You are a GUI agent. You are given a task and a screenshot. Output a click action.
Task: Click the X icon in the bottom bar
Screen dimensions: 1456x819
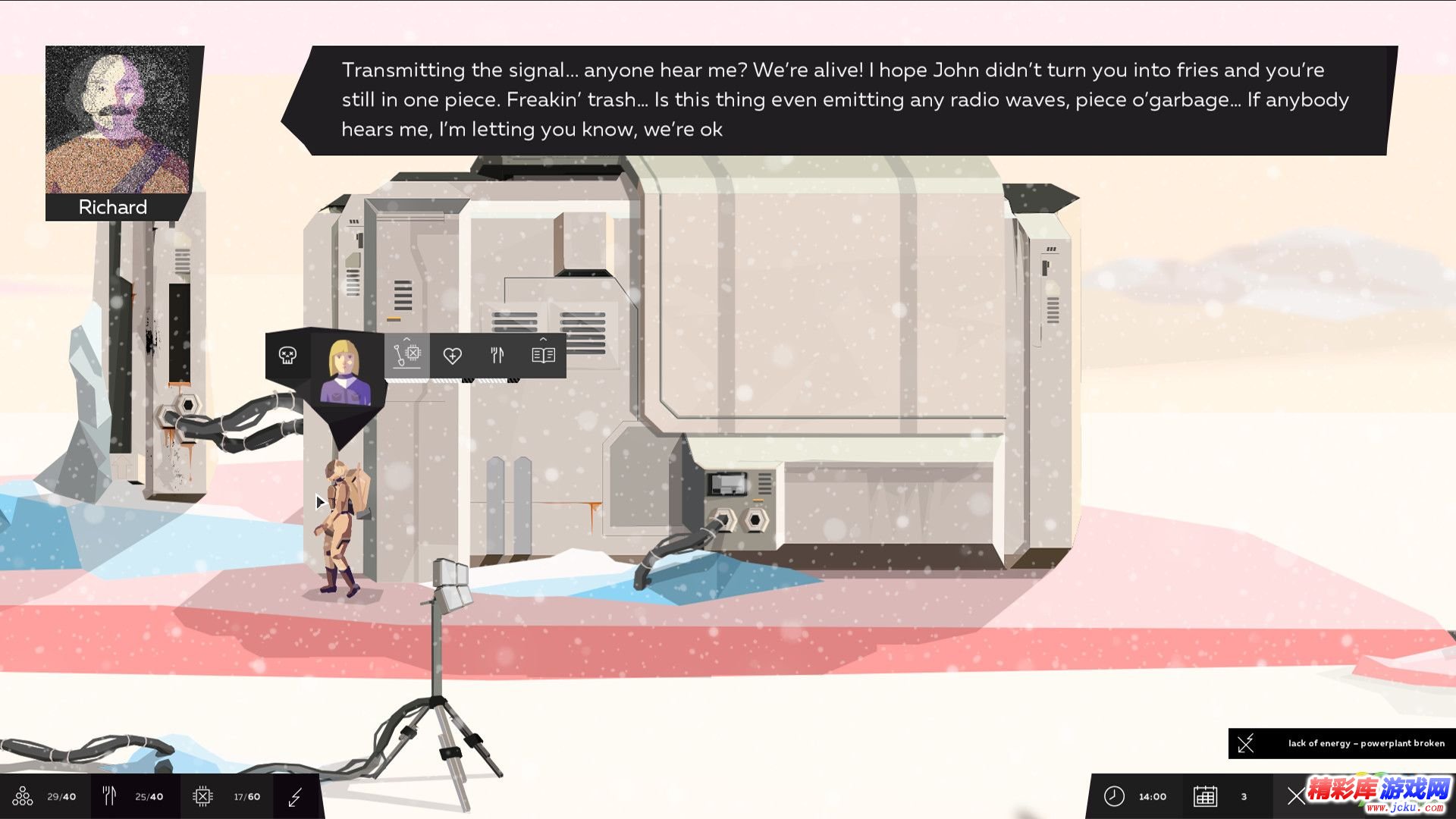tap(1296, 796)
